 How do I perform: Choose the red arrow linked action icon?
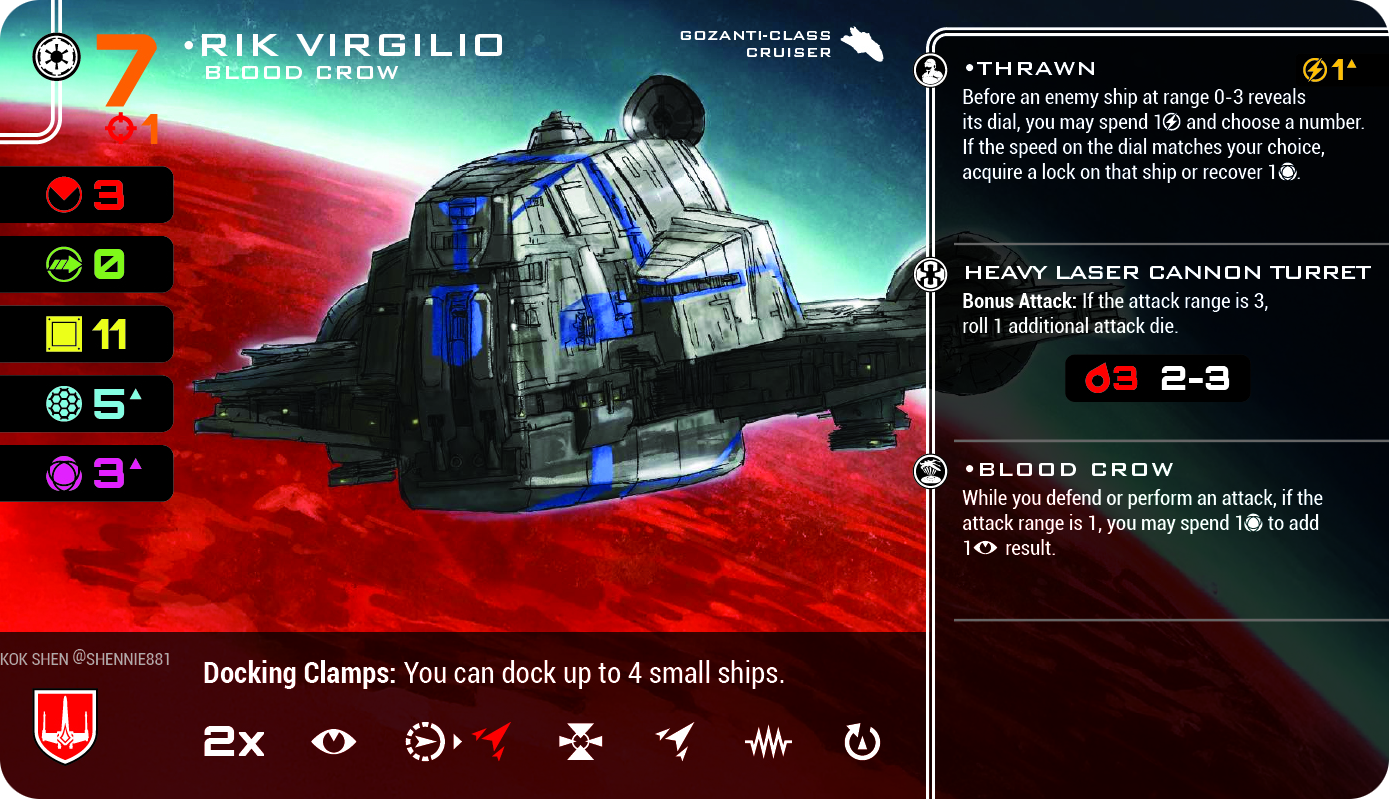(490, 742)
